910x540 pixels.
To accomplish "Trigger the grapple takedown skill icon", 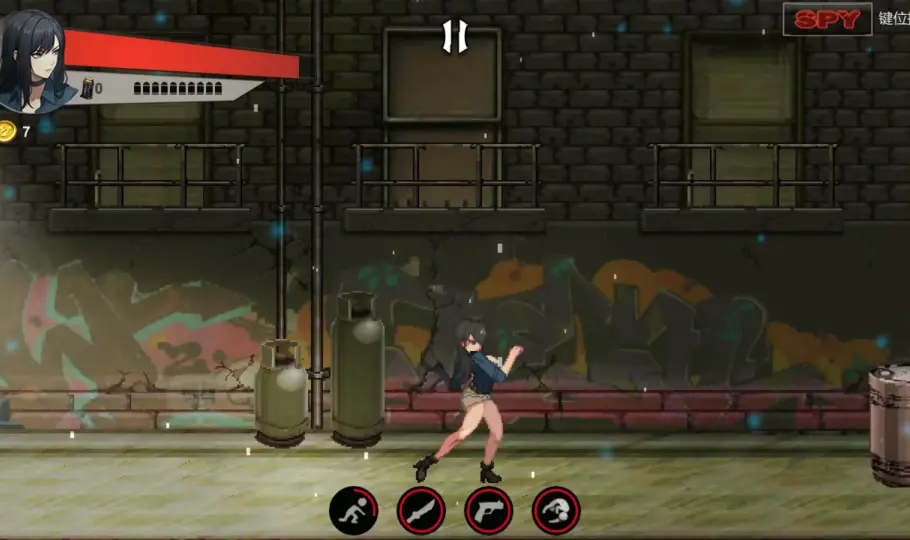I will (x=556, y=511).
